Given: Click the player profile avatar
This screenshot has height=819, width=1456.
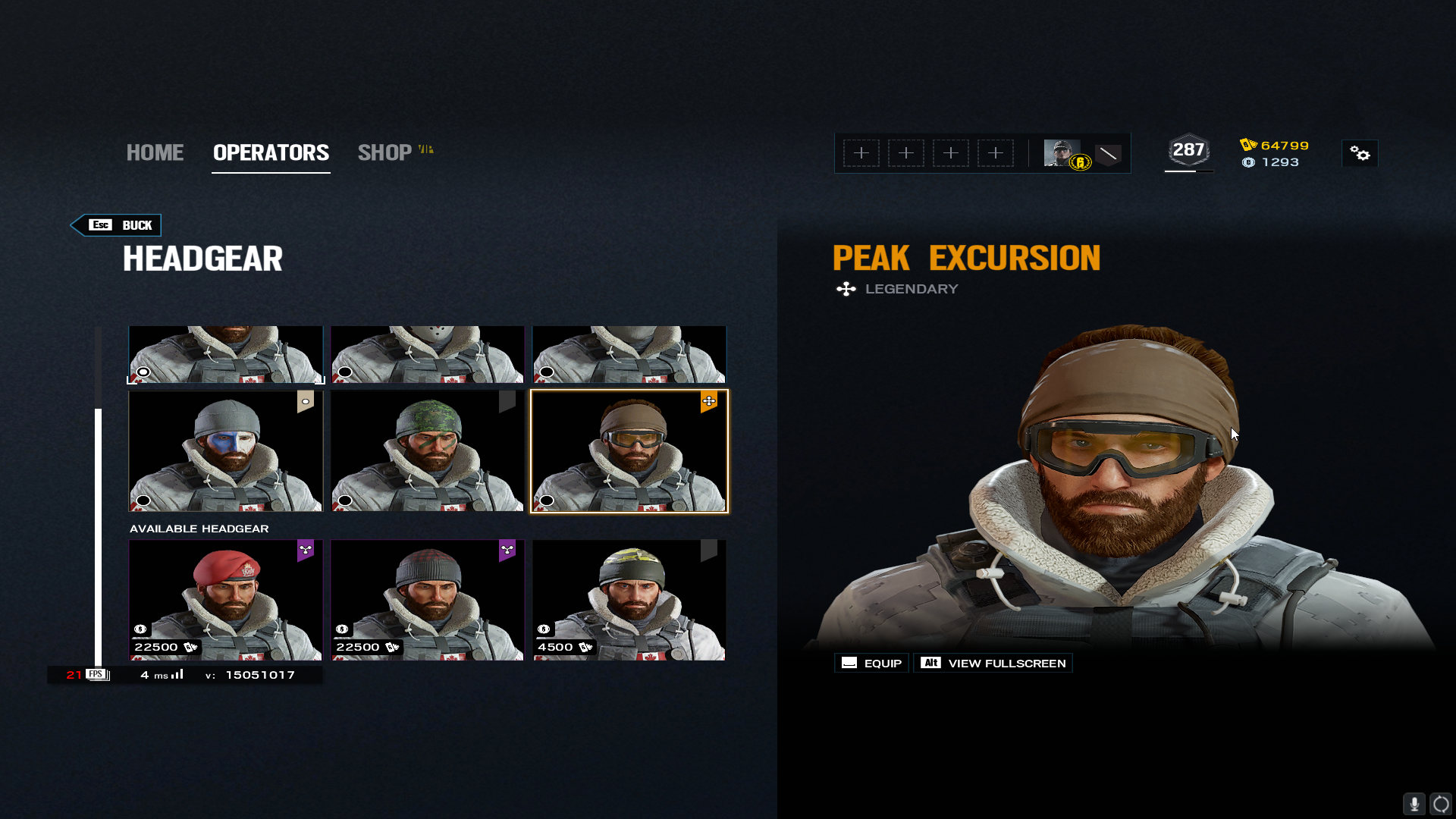Looking at the screenshot, I should point(1062,153).
